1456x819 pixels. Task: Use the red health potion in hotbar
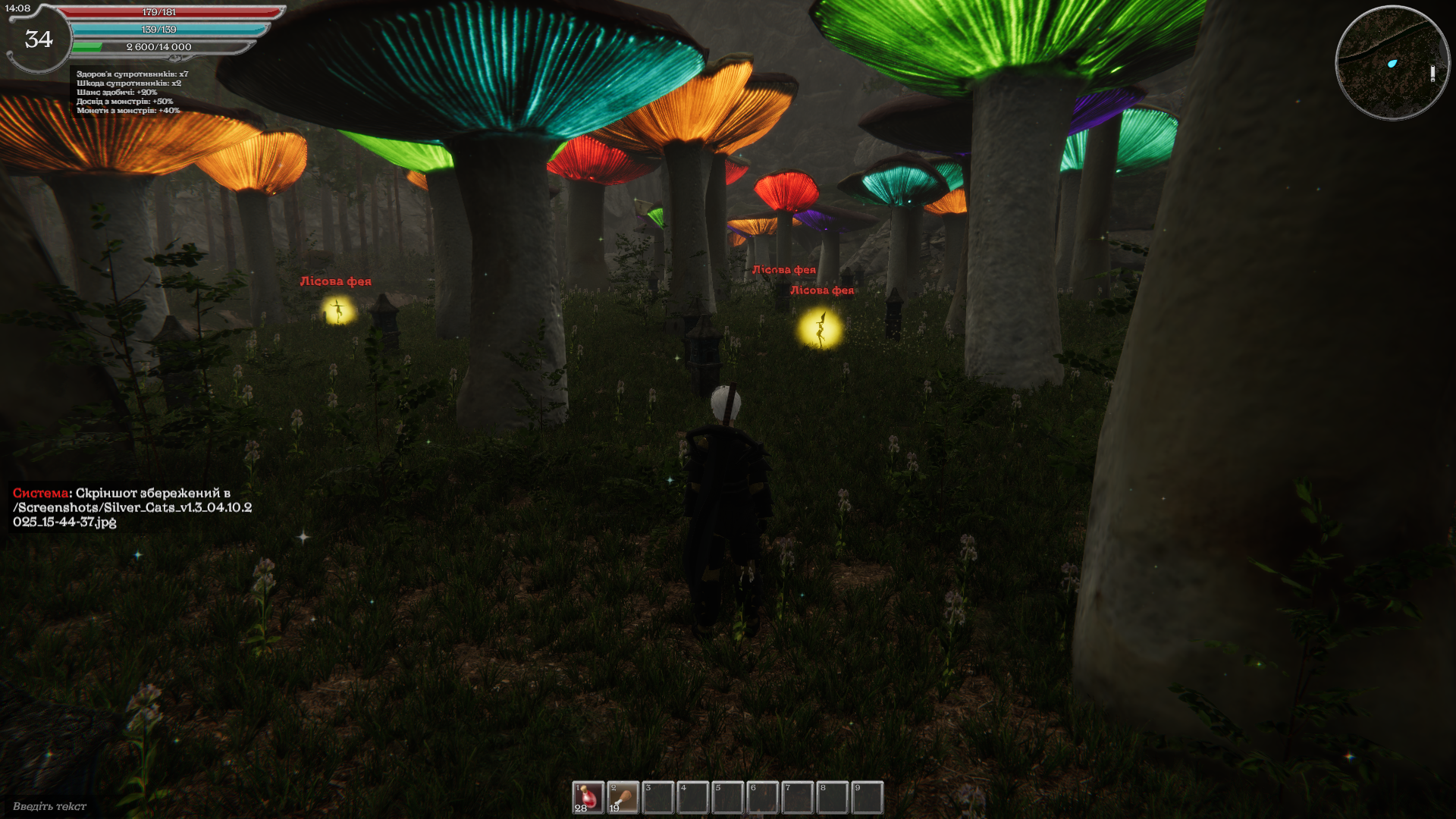588,798
